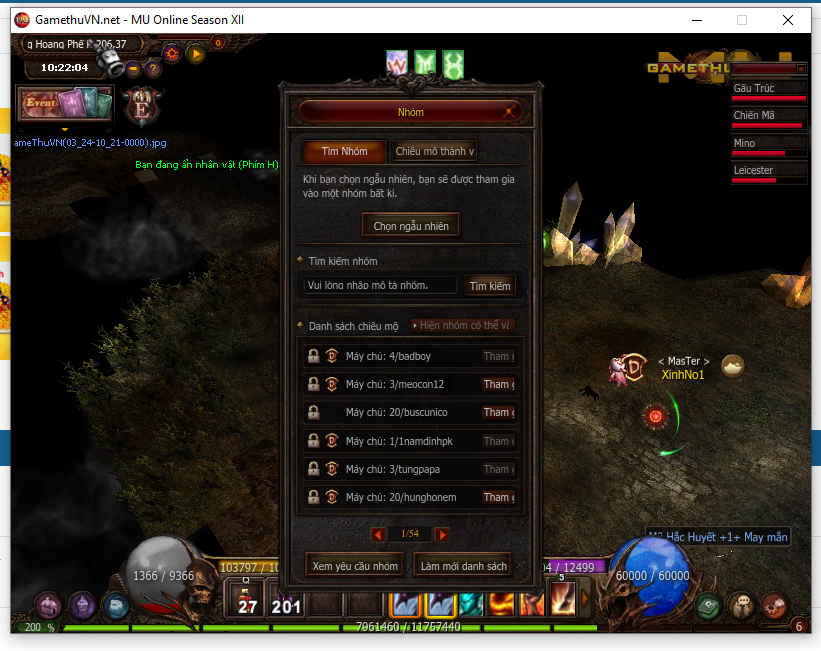Open the Chiêu mộ thành viên tab

(434, 152)
